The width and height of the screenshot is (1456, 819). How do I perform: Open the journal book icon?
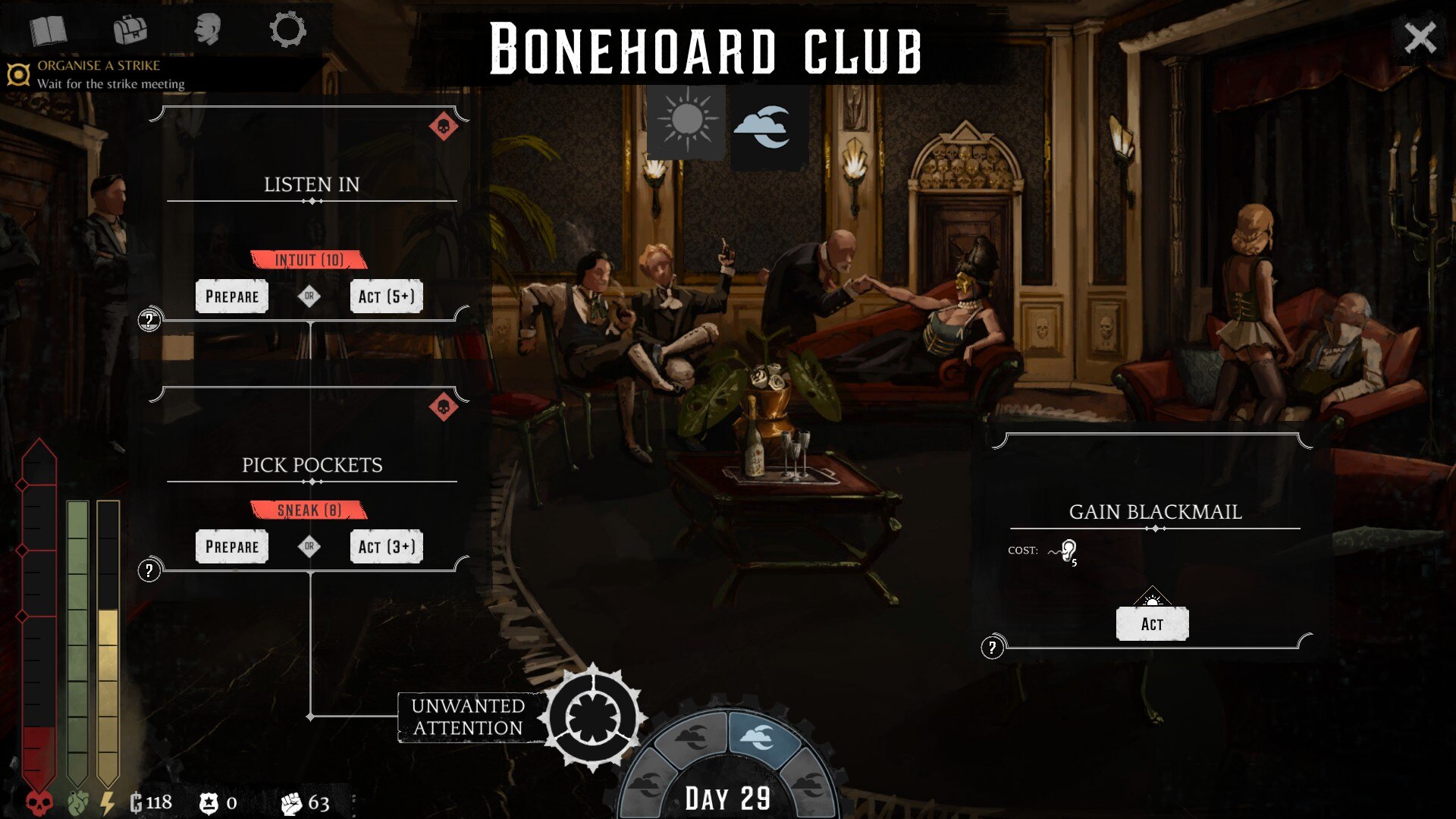pos(49,31)
